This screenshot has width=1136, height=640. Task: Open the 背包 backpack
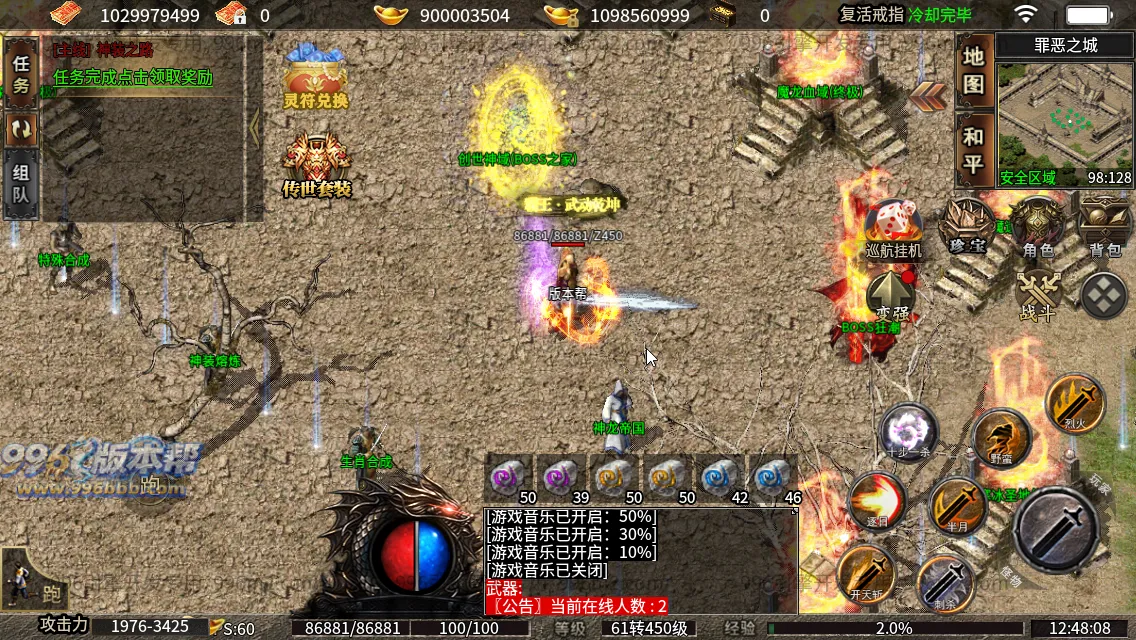pos(1104,225)
